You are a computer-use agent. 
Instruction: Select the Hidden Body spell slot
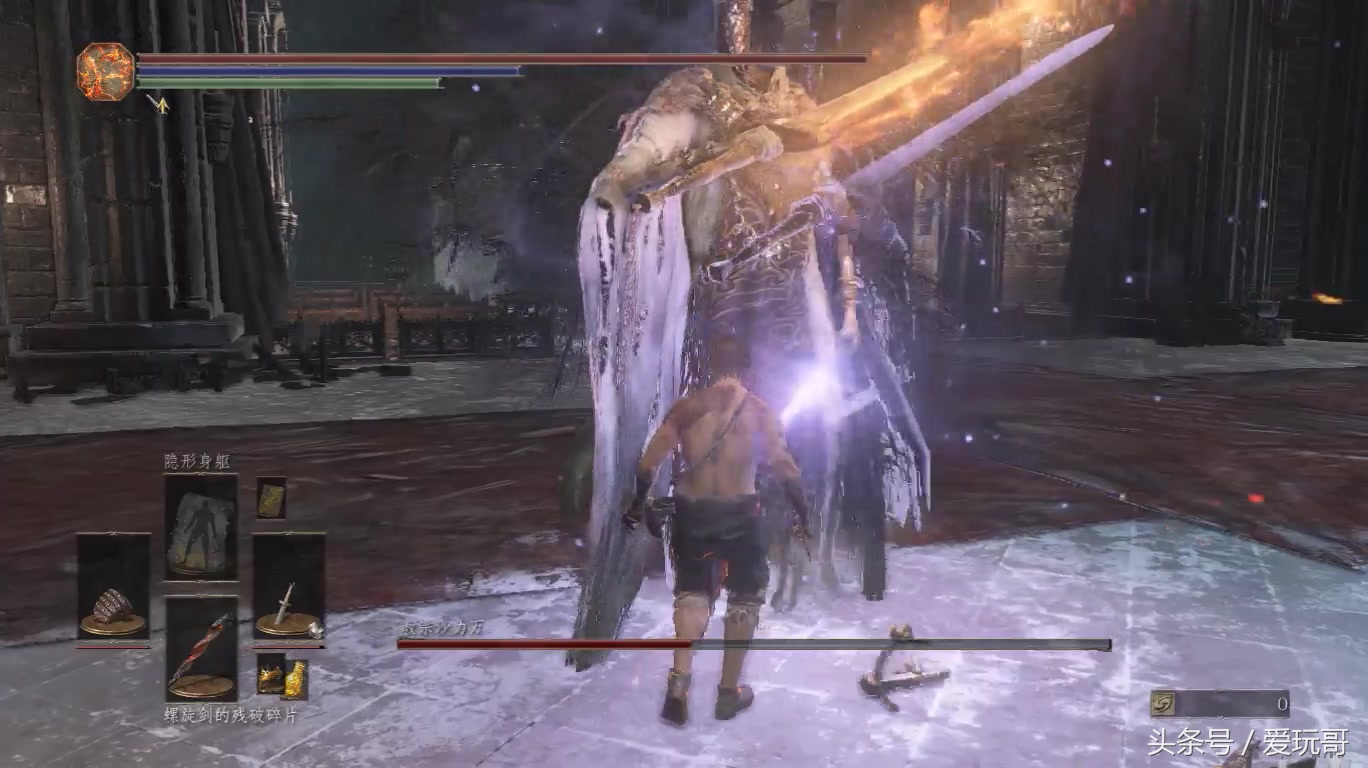coord(201,526)
